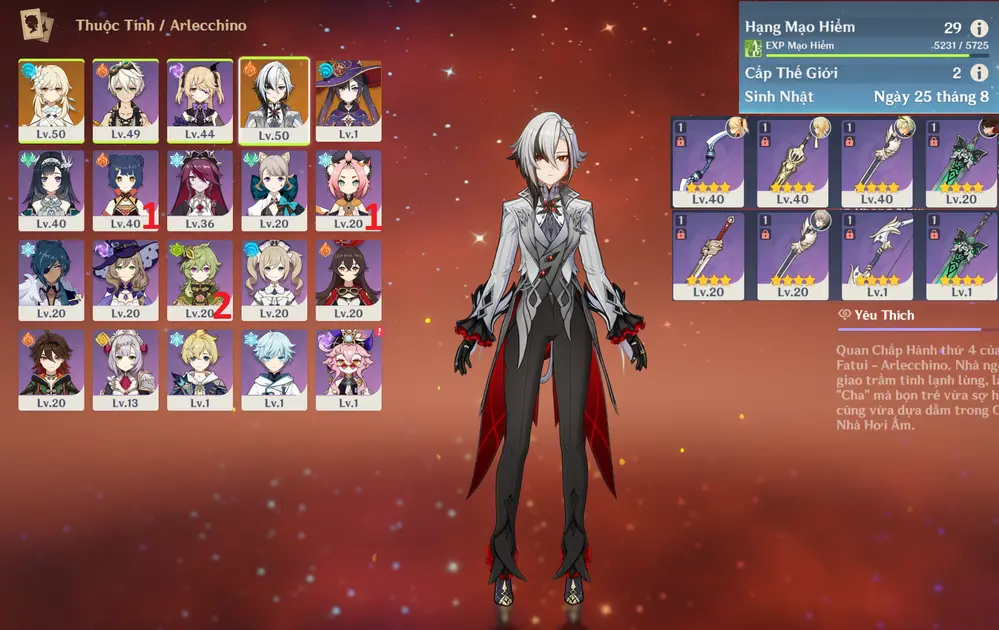Viewport: 999px width, 630px height.
Task: Pick the red-hilted Lv.20 sword slot
Action: click(x=708, y=255)
